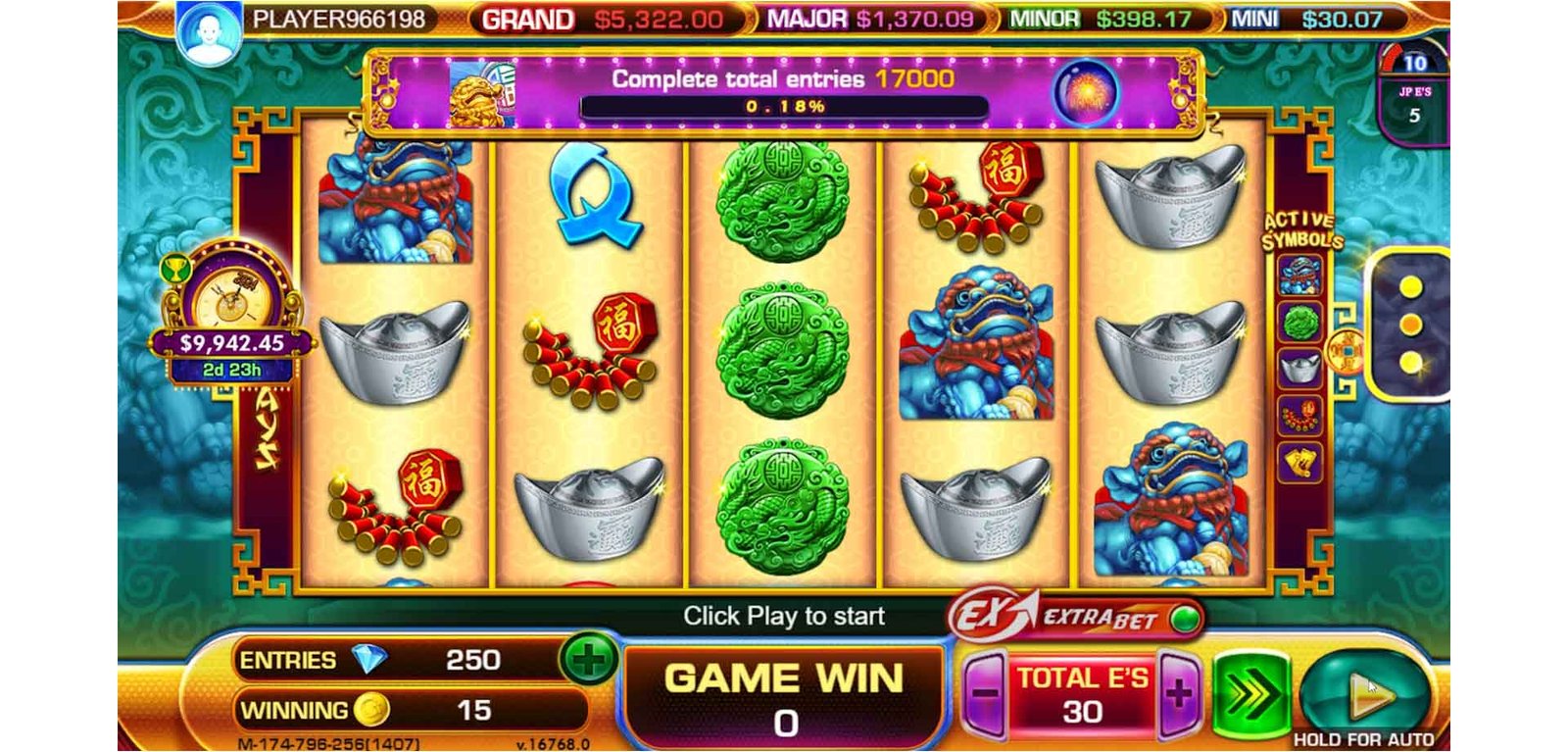Select the firecracker active symbol
1568x752 pixels.
point(1300,415)
